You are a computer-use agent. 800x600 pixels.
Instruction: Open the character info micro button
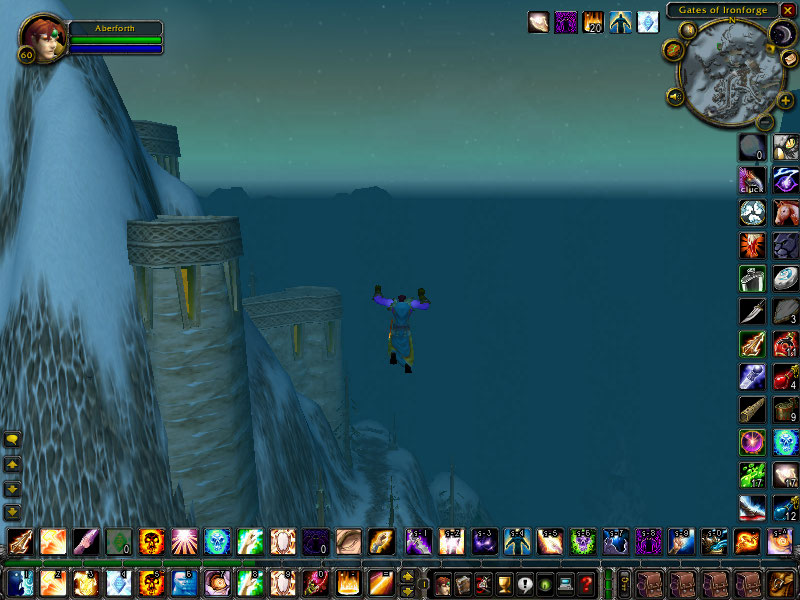[442, 583]
